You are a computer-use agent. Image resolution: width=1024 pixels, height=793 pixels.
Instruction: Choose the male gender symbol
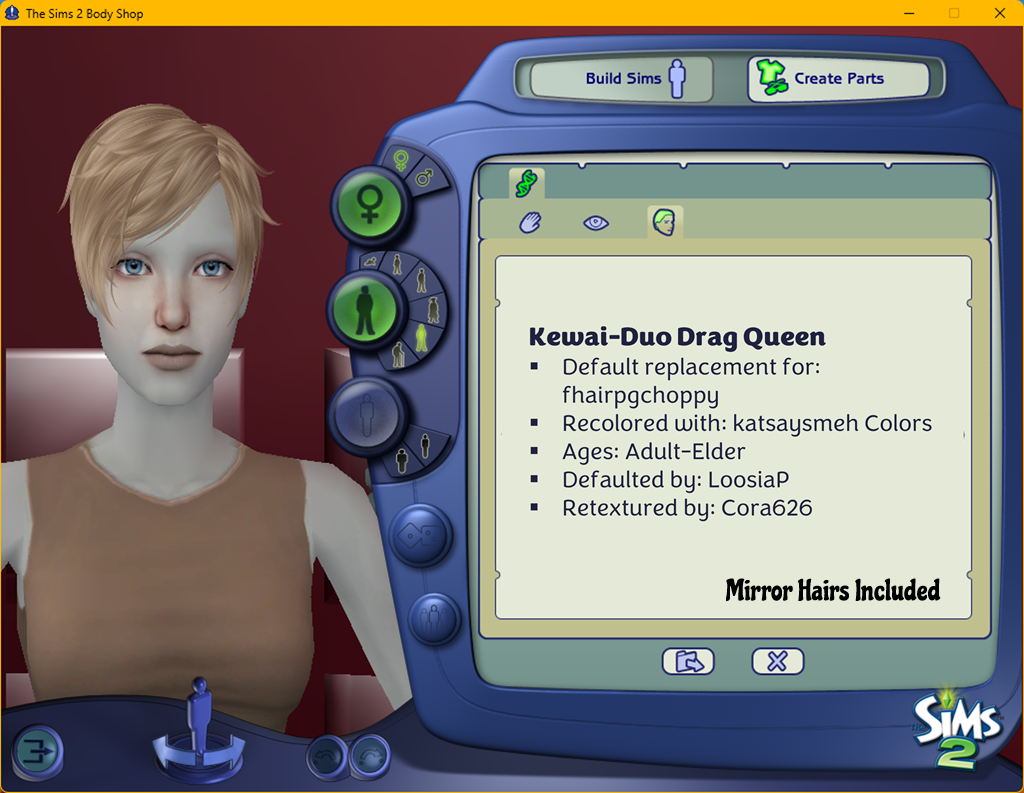click(x=424, y=179)
